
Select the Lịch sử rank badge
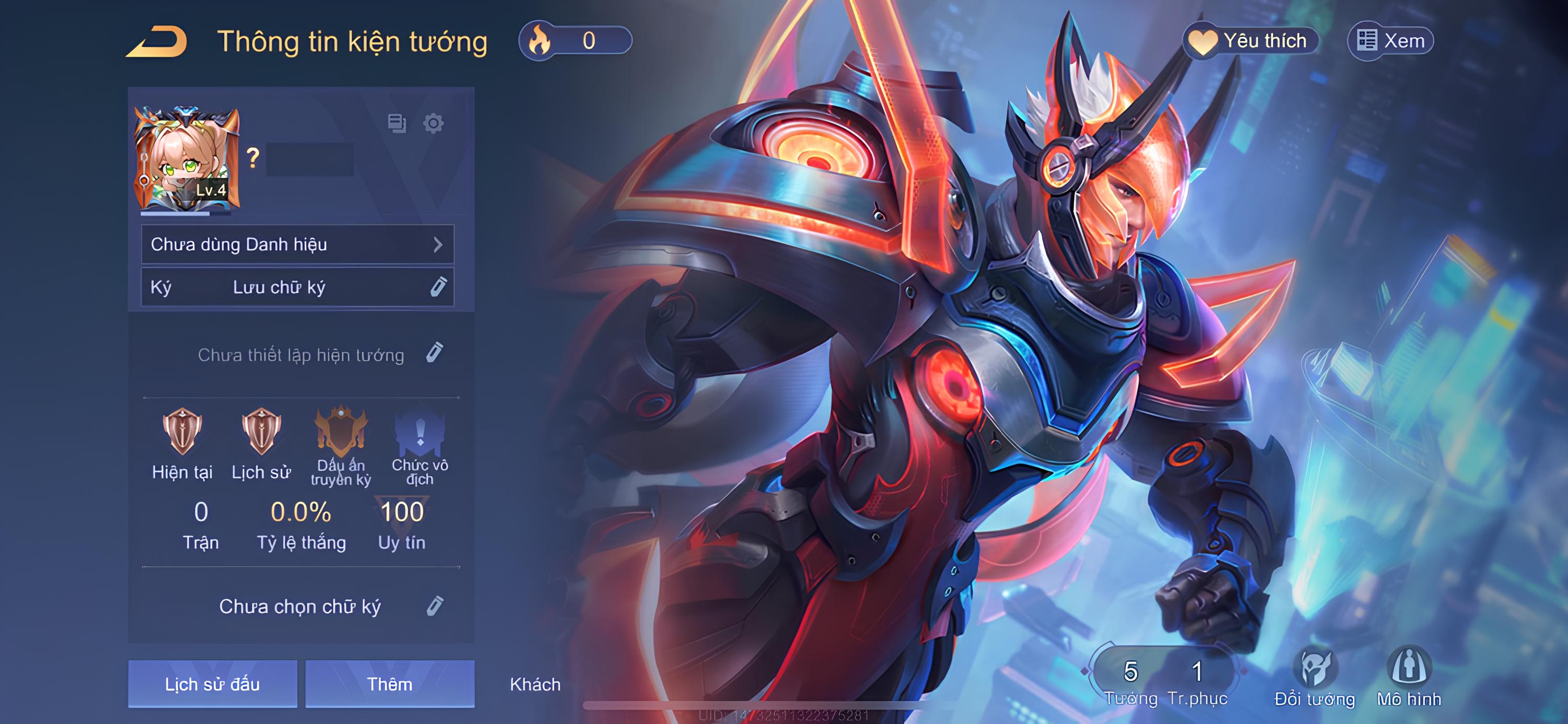[261, 433]
